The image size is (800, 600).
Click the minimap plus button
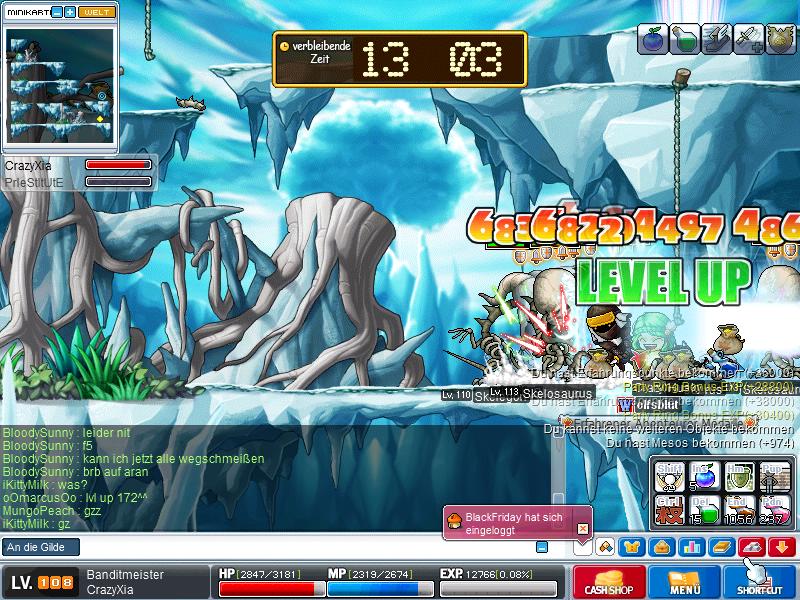(70, 12)
